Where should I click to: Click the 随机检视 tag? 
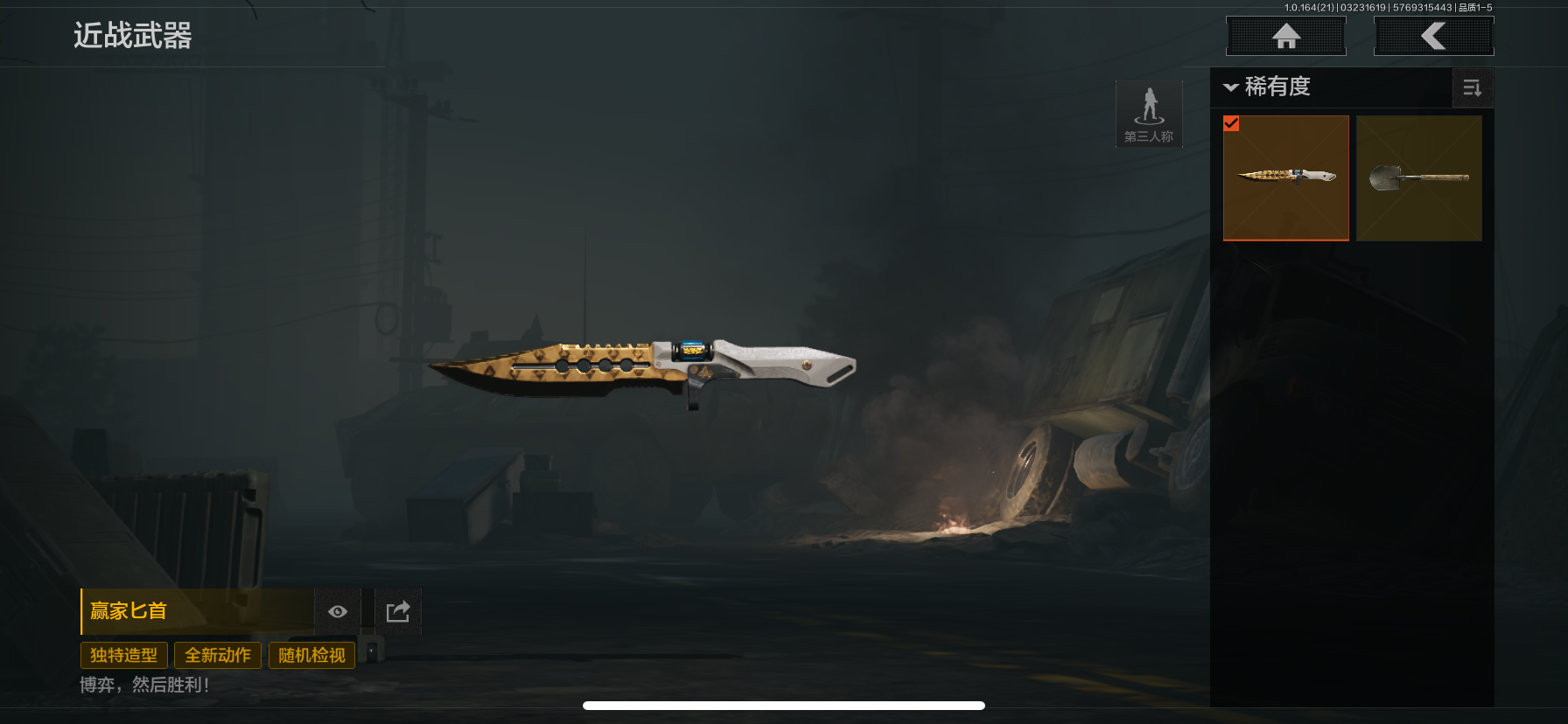point(311,655)
